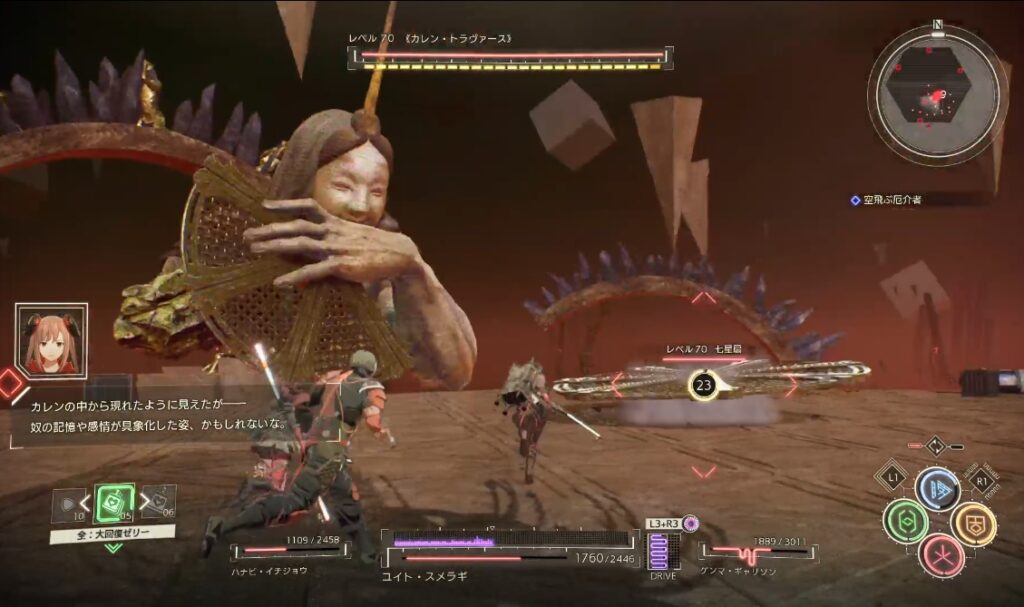Click the red-haired speaker portrait
This screenshot has width=1024, height=607.
(51, 341)
